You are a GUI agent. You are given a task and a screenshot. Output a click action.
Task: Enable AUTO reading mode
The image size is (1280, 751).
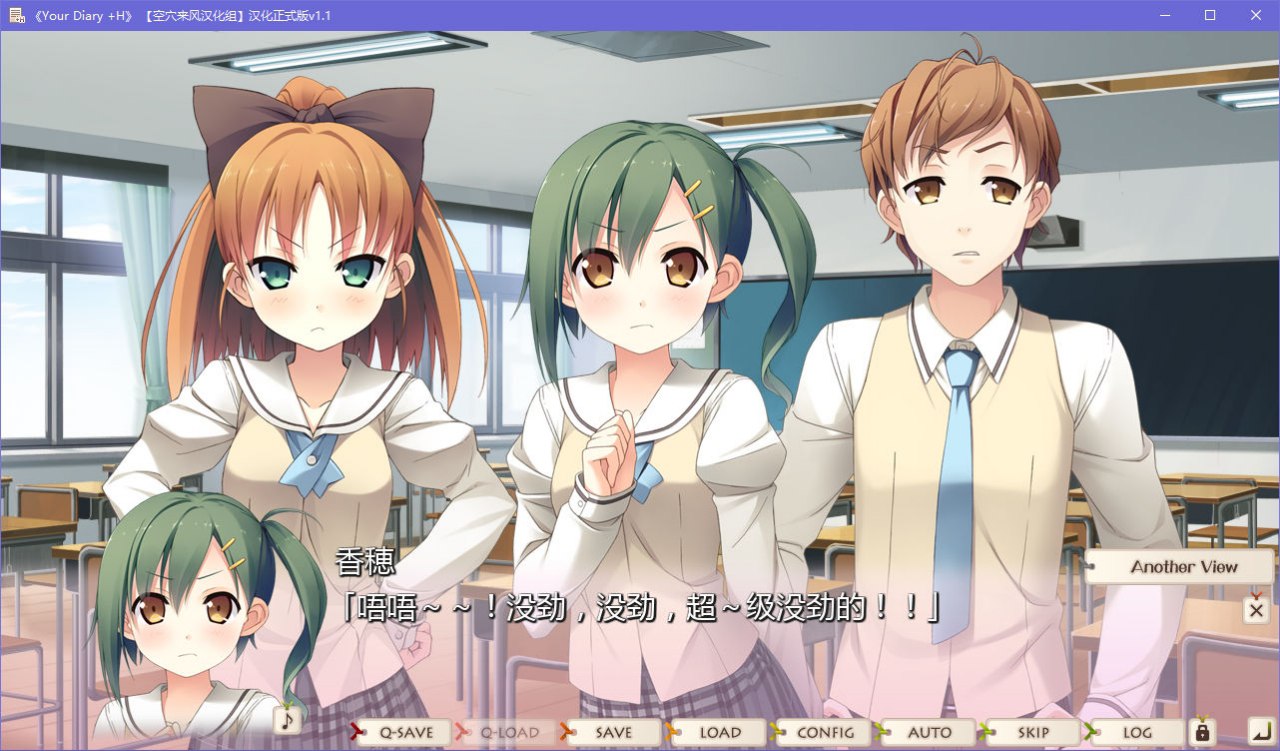coord(928,732)
